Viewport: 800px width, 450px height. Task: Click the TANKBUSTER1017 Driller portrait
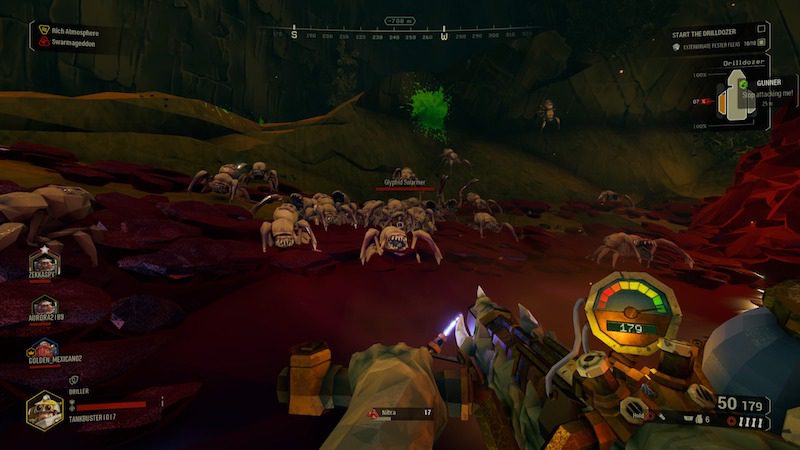(x=45, y=406)
